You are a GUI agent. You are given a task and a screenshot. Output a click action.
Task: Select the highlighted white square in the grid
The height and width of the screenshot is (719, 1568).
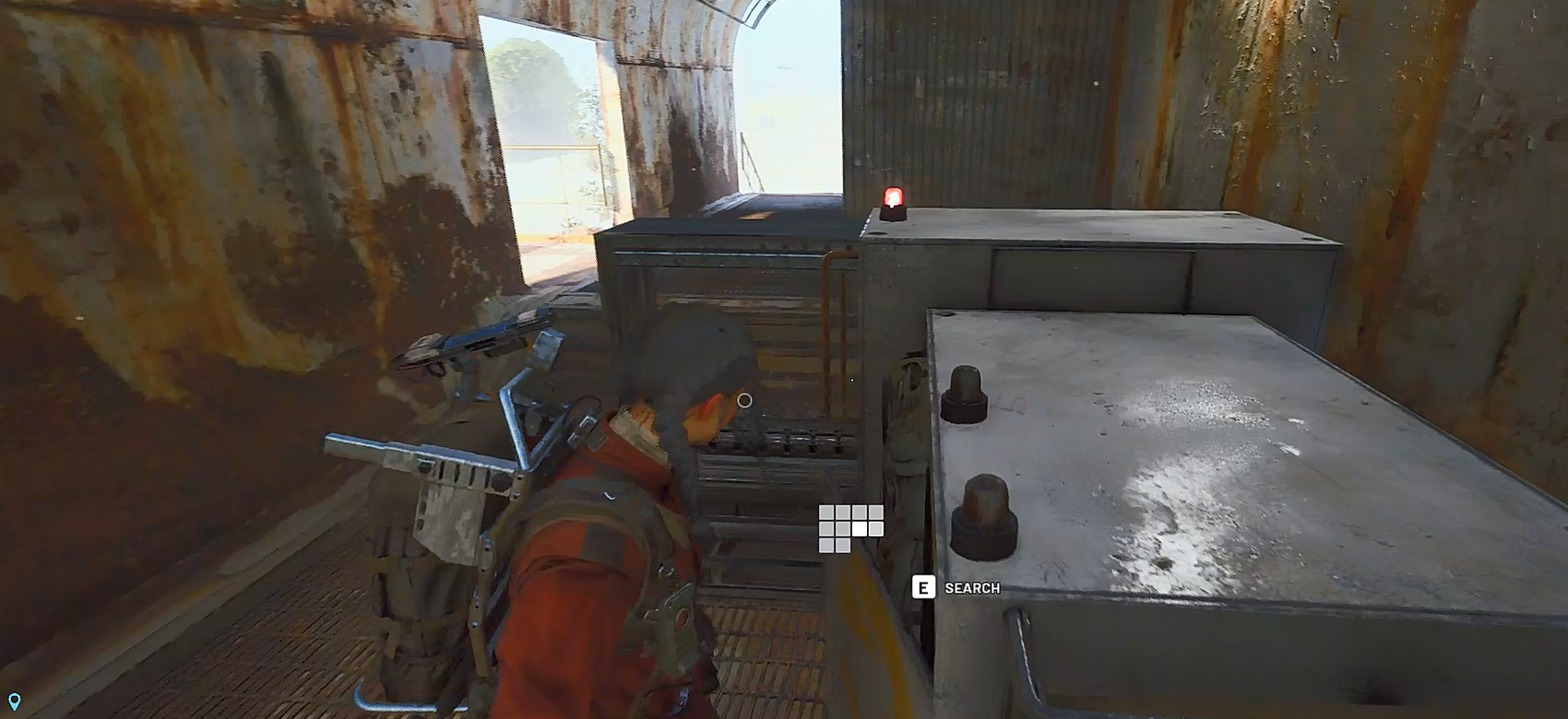point(861,528)
